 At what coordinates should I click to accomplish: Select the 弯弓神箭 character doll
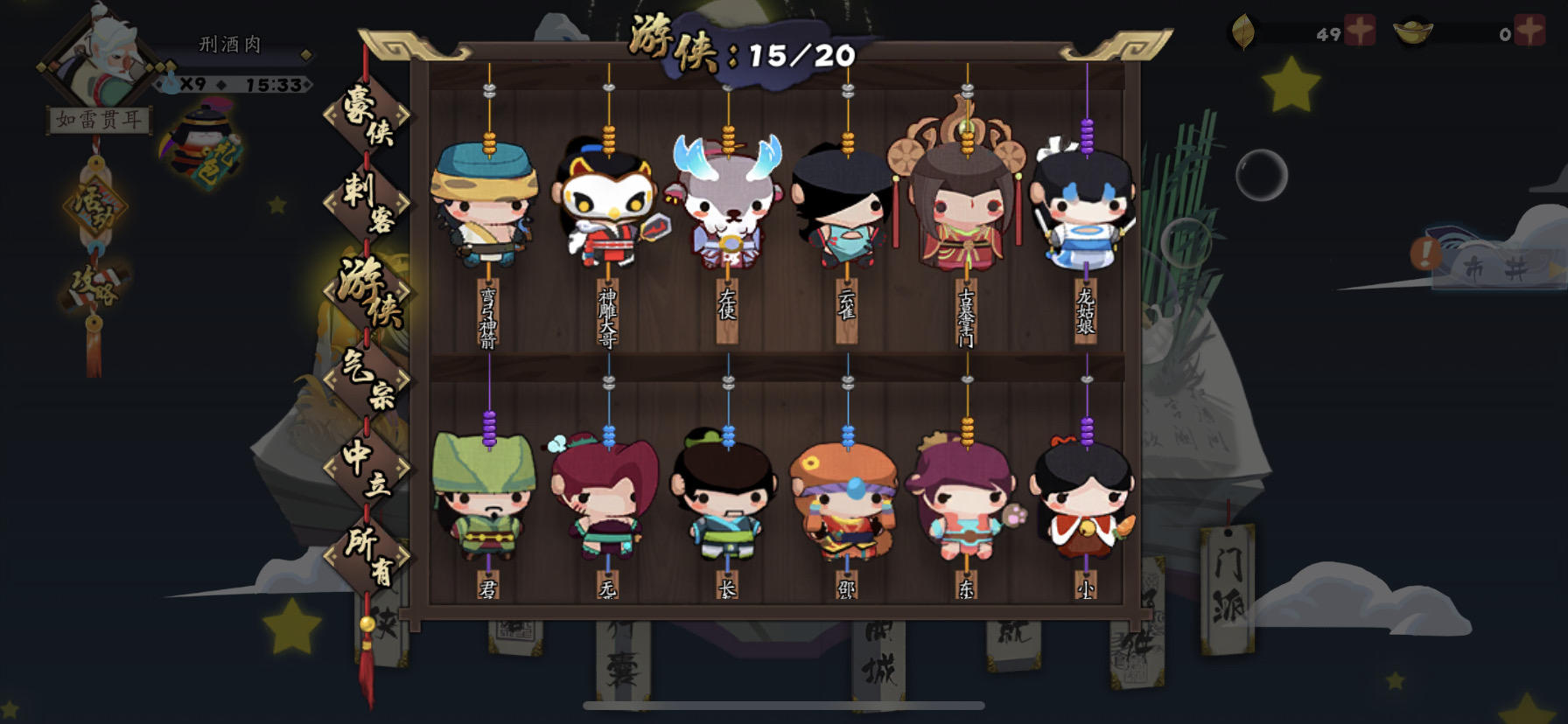[x=486, y=205]
